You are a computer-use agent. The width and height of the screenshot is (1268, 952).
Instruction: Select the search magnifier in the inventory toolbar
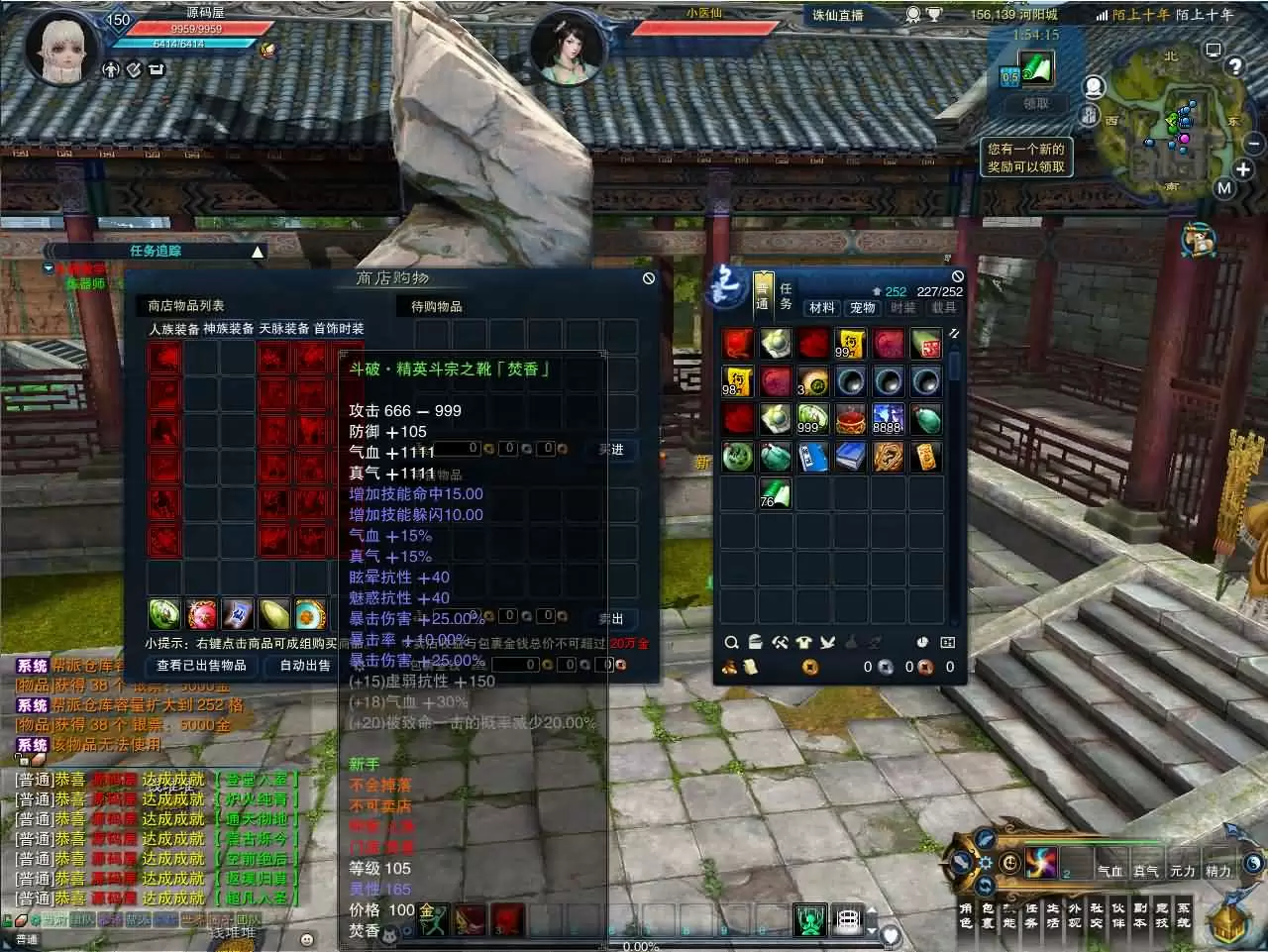pos(731,642)
